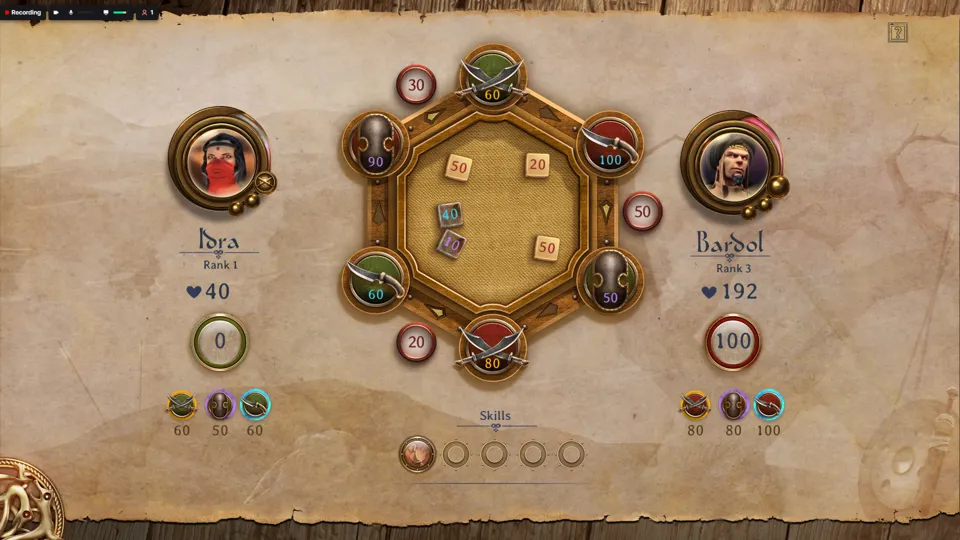Pick the shield medallion marked 90
This screenshot has width=960, height=540.
(x=376, y=145)
